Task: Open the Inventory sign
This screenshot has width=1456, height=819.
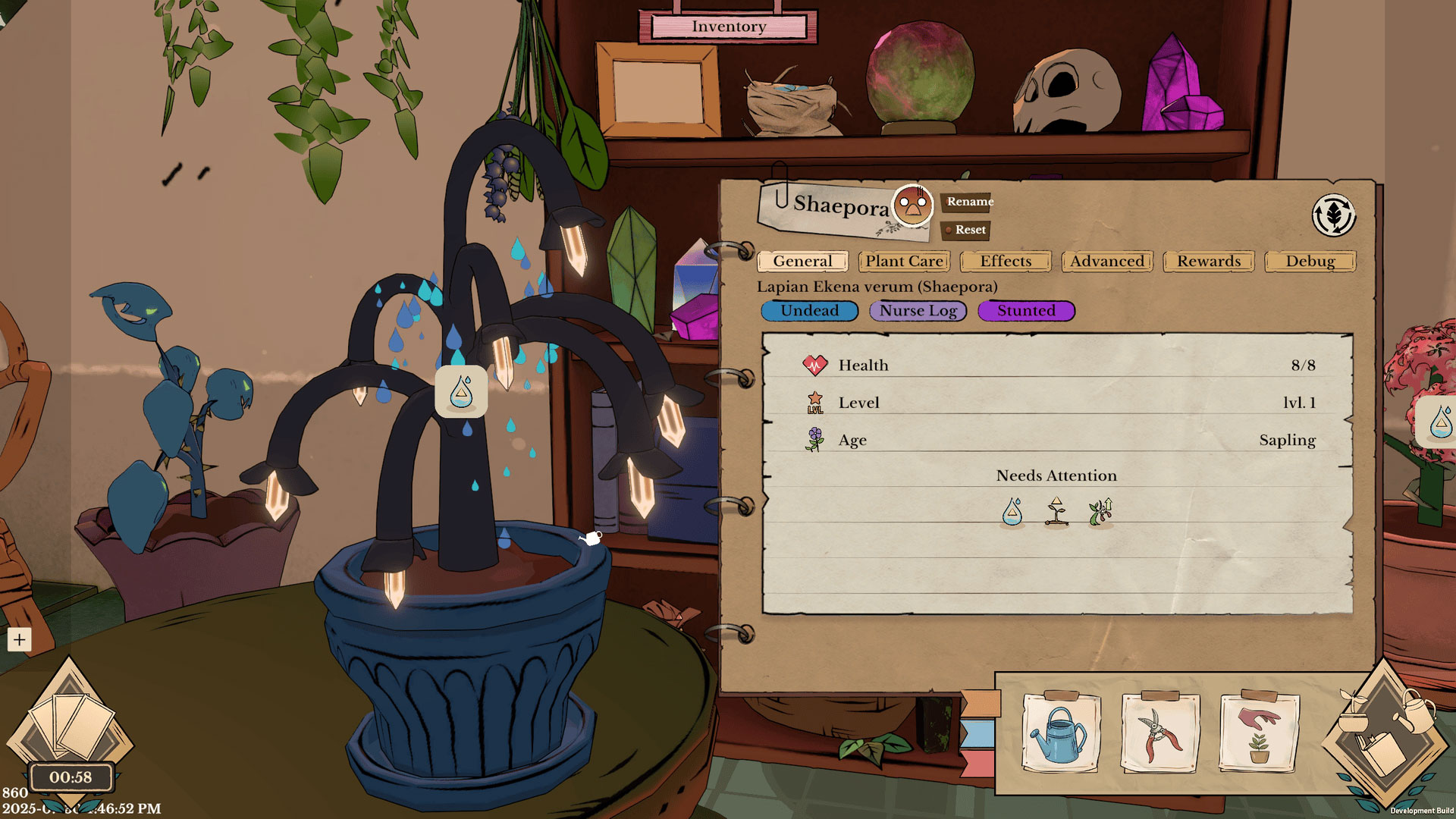Action: (x=729, y=27)
